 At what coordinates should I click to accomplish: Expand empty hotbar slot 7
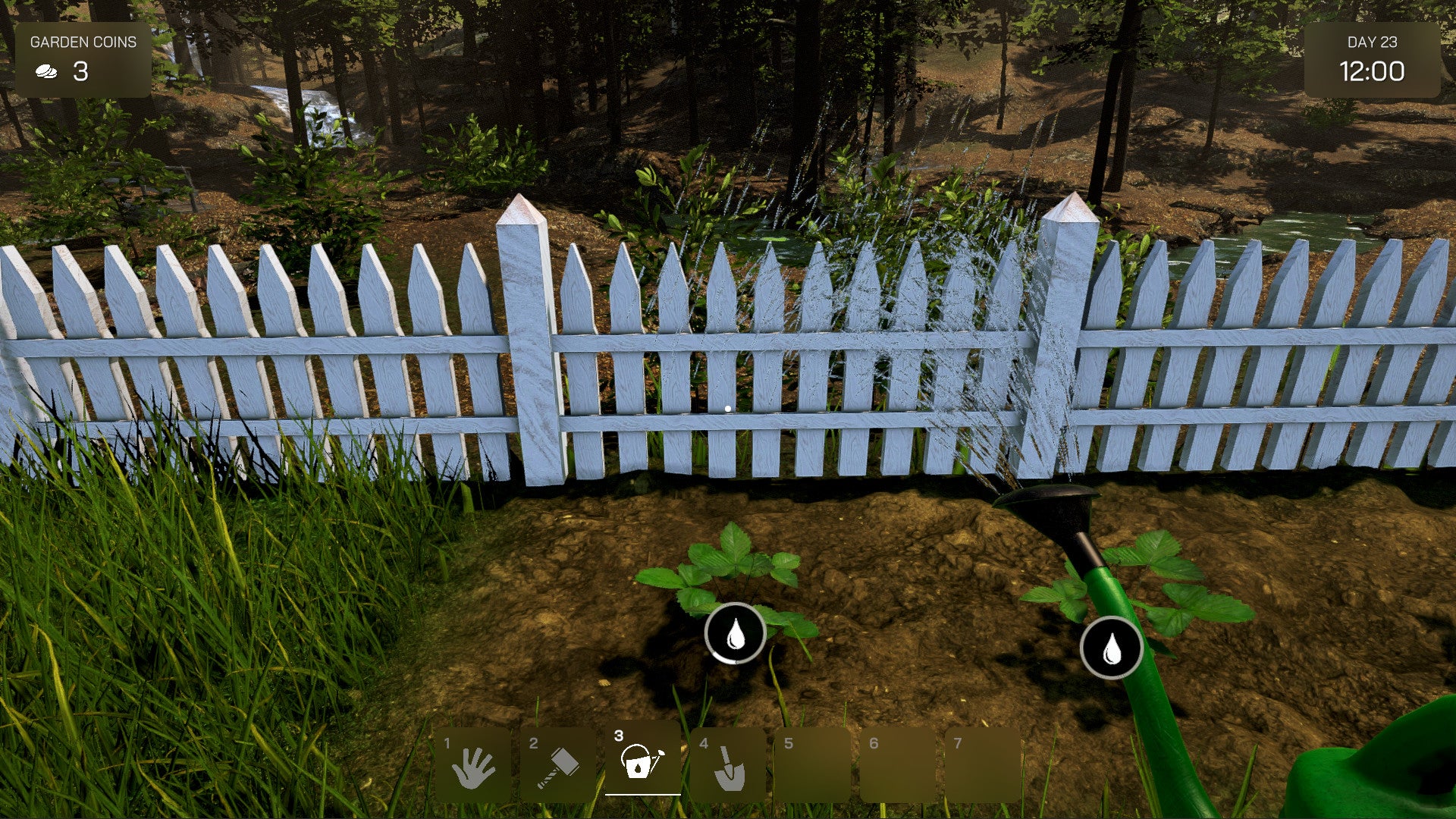[982, 762]
